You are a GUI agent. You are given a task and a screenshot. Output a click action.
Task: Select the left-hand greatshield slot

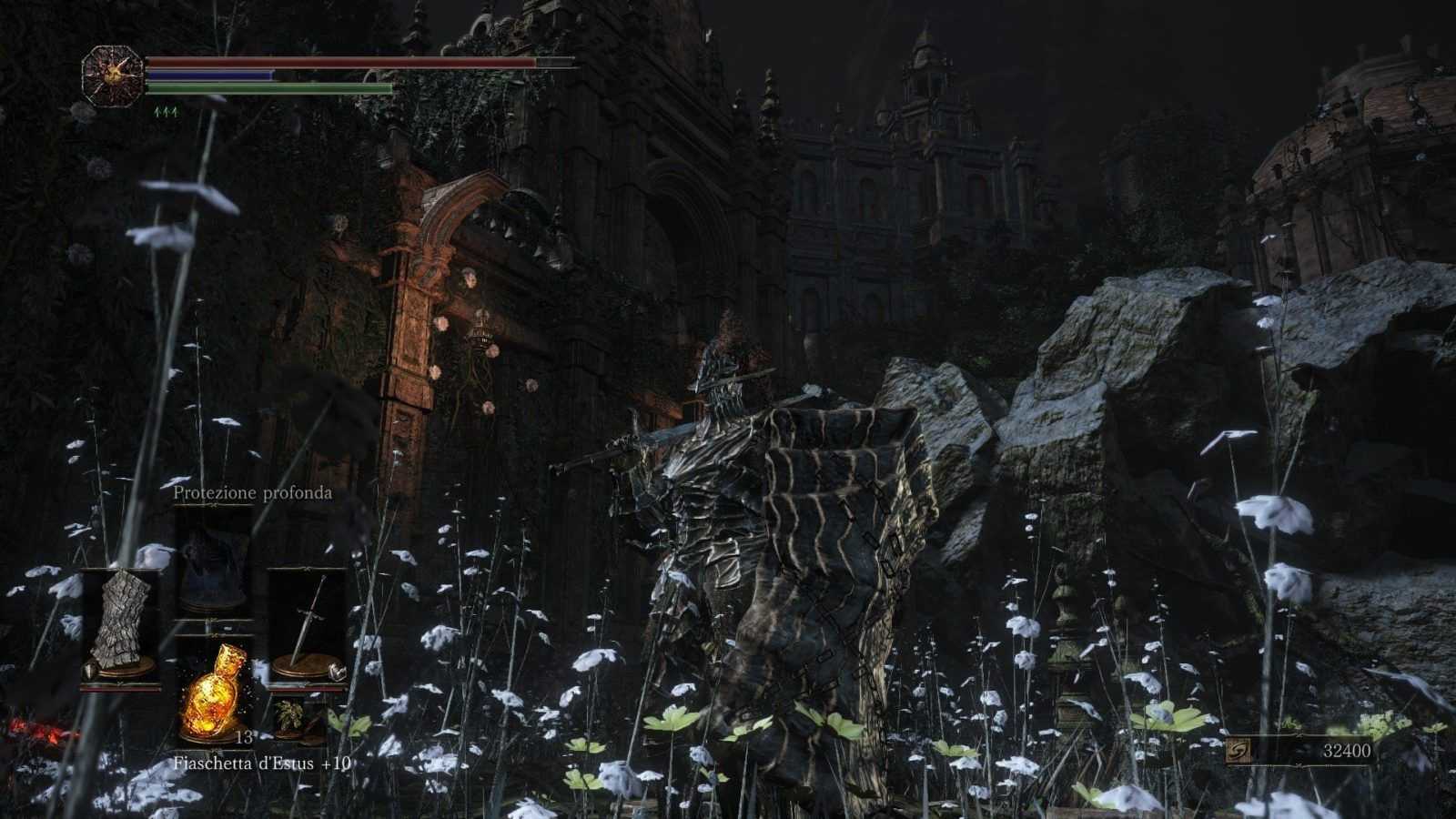[120, 625]
